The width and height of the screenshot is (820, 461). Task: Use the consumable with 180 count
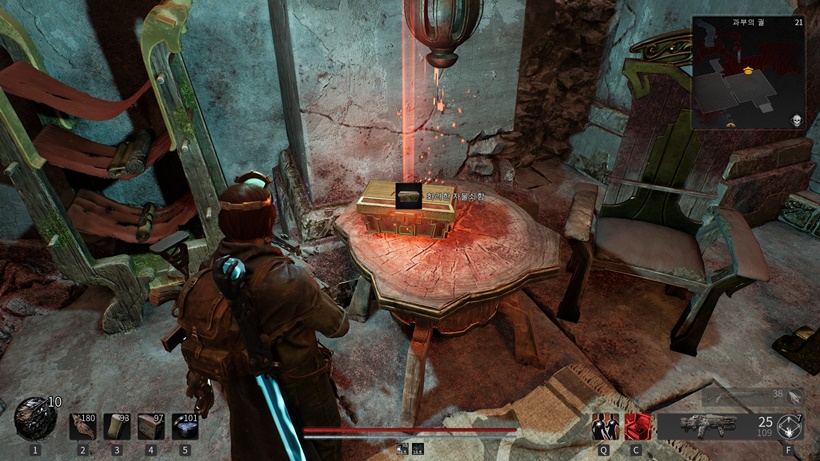(x=84, y=425)
